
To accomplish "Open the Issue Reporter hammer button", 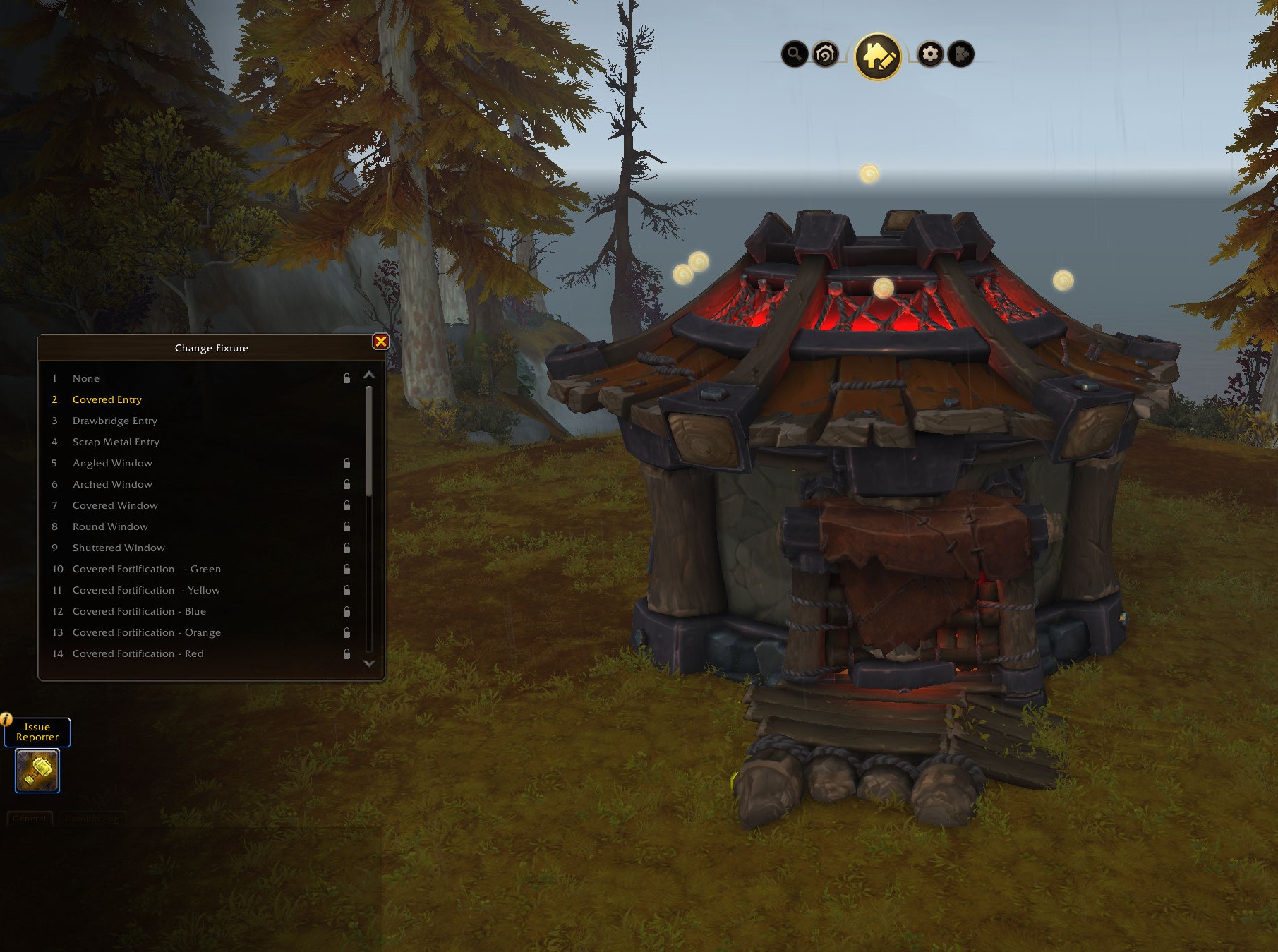I will [37, 771].
